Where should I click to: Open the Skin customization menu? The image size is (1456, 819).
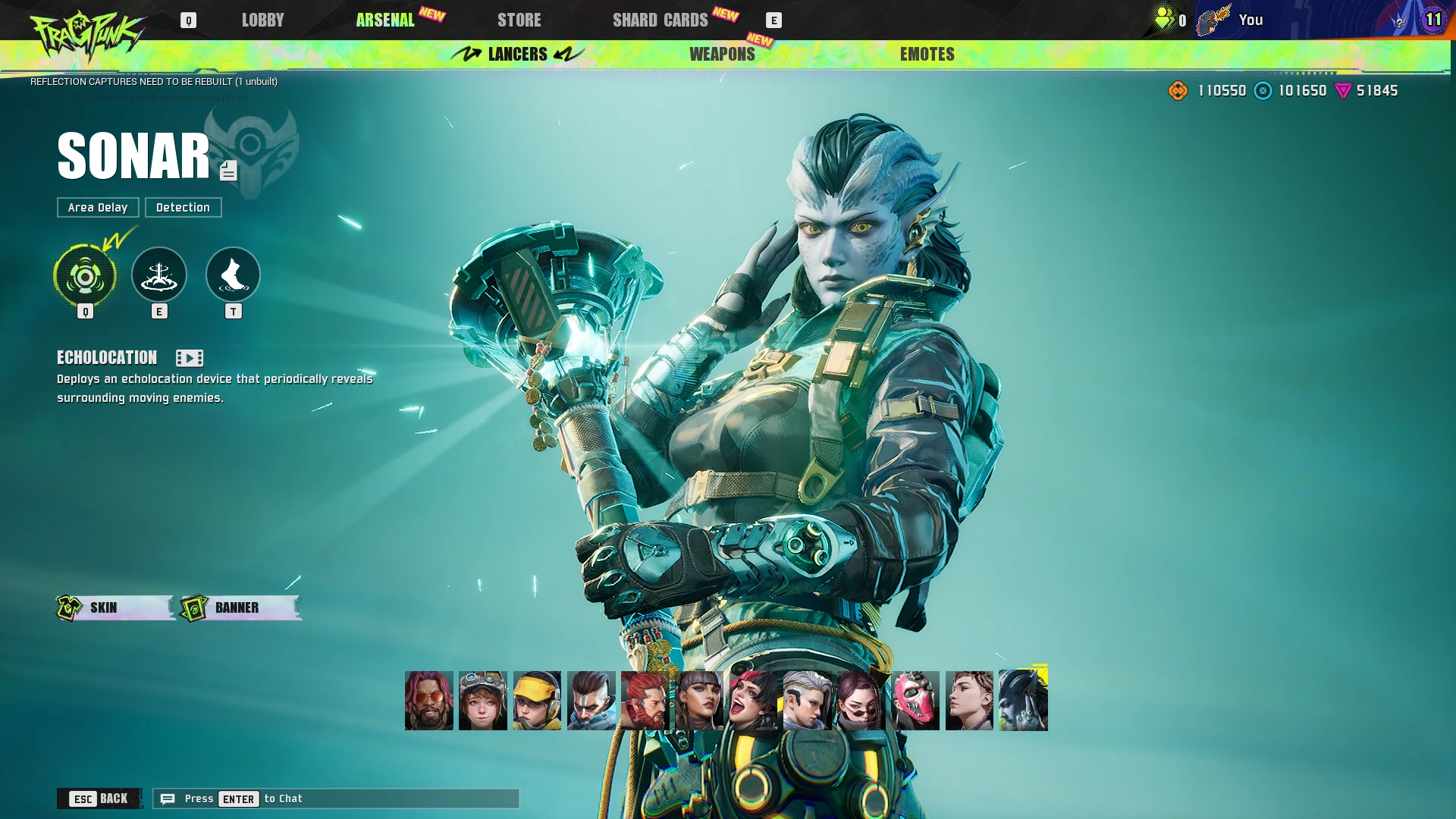point(115,607)
